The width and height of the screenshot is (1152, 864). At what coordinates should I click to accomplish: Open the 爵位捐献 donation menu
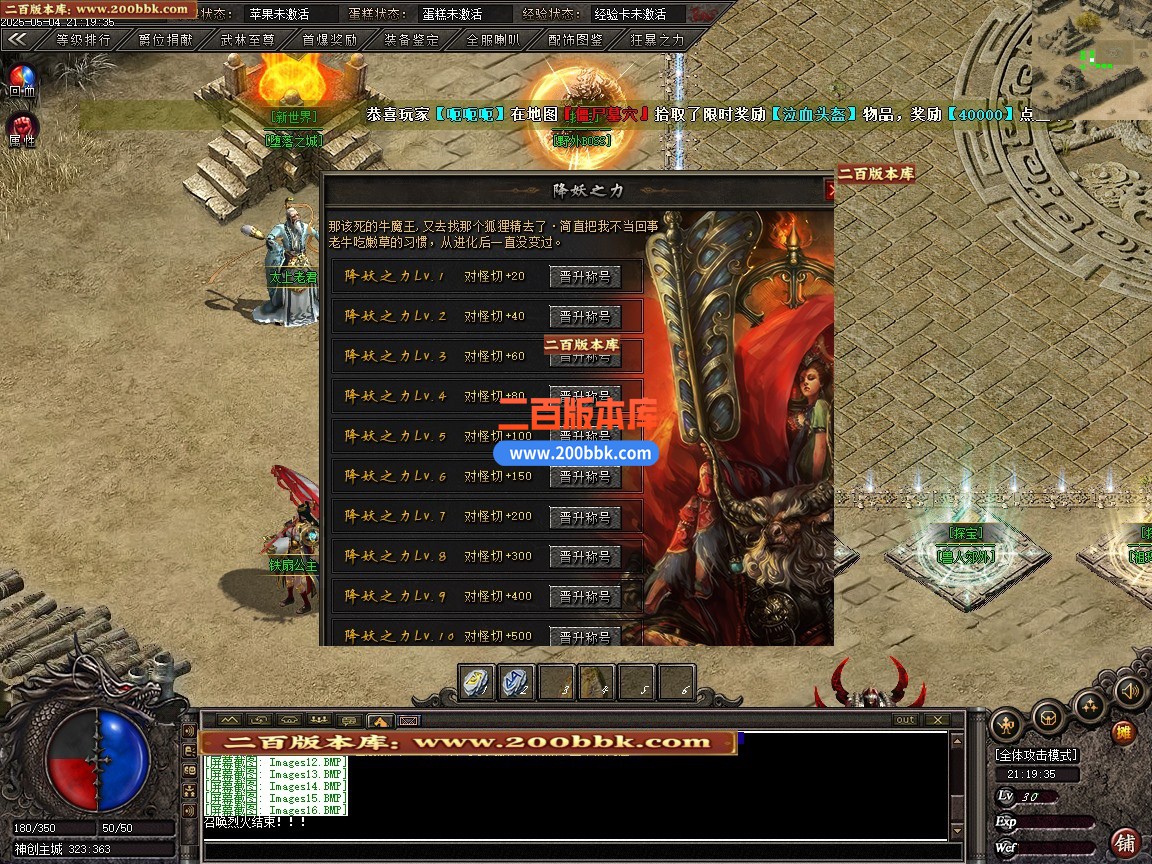tap(165, 40)
